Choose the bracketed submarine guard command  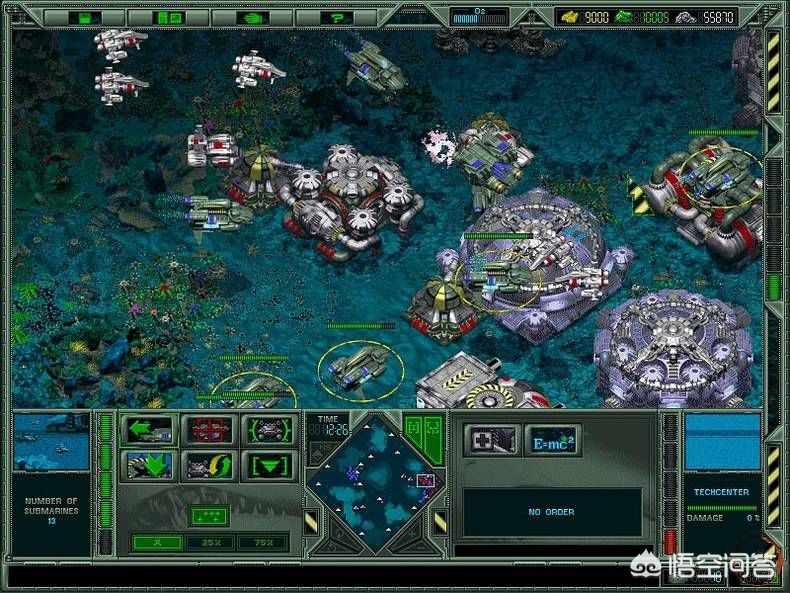(271, 430)
